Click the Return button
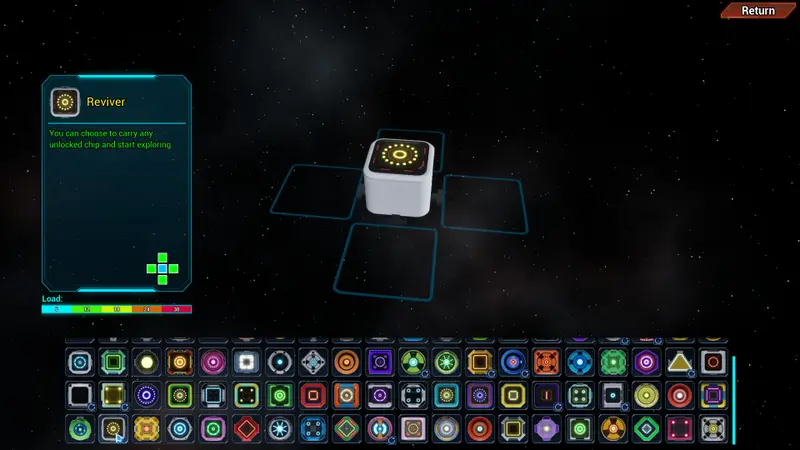800x450 pixels. pos(758,11)
